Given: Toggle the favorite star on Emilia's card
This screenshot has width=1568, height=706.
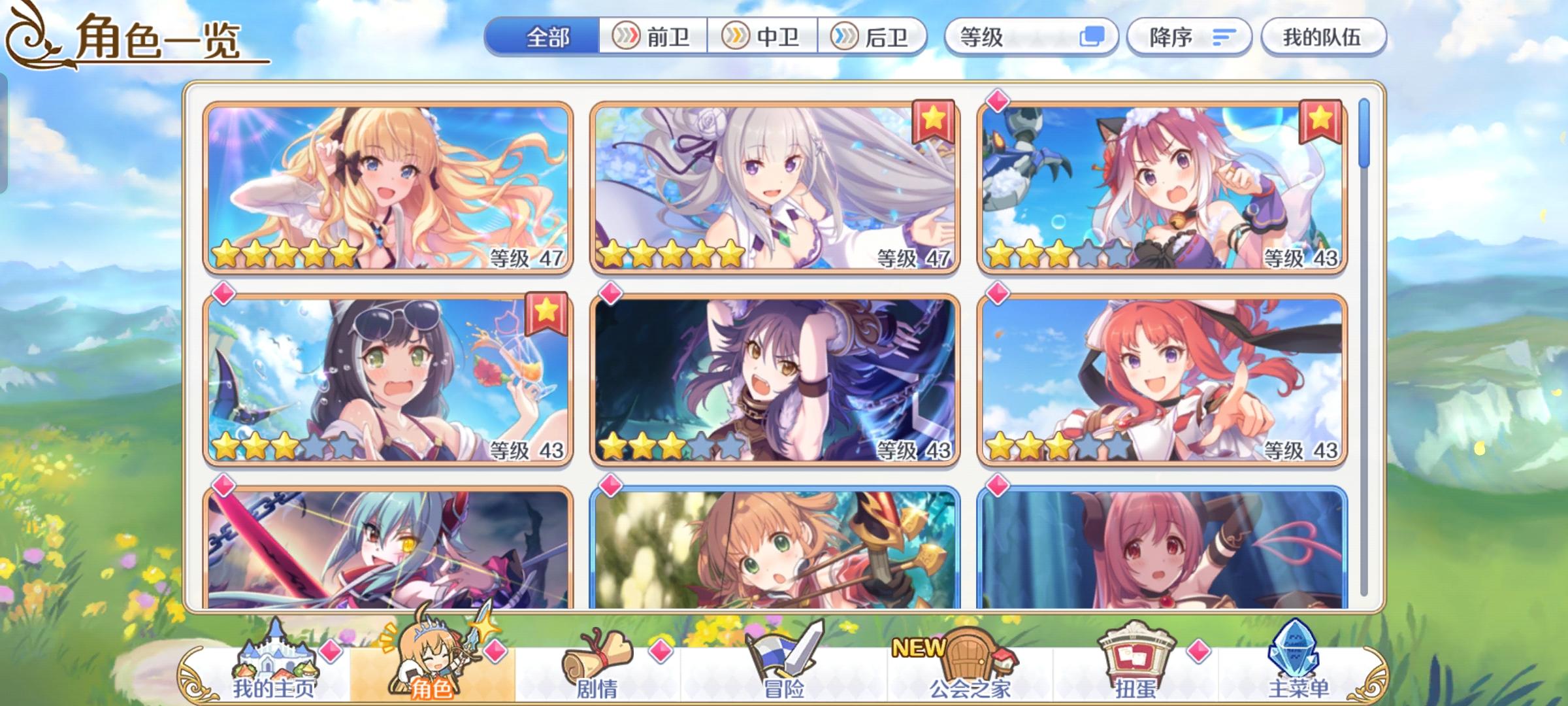Looking at the screenshot, I should coord(935,121).
